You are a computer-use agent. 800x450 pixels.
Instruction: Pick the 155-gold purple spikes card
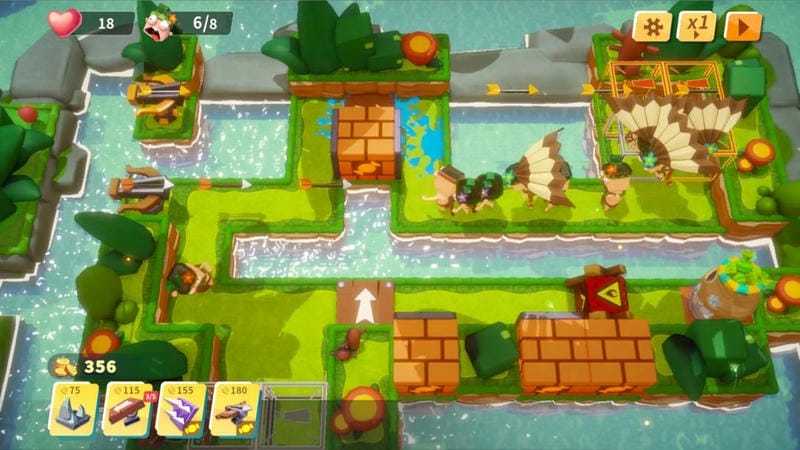(181, 410)
